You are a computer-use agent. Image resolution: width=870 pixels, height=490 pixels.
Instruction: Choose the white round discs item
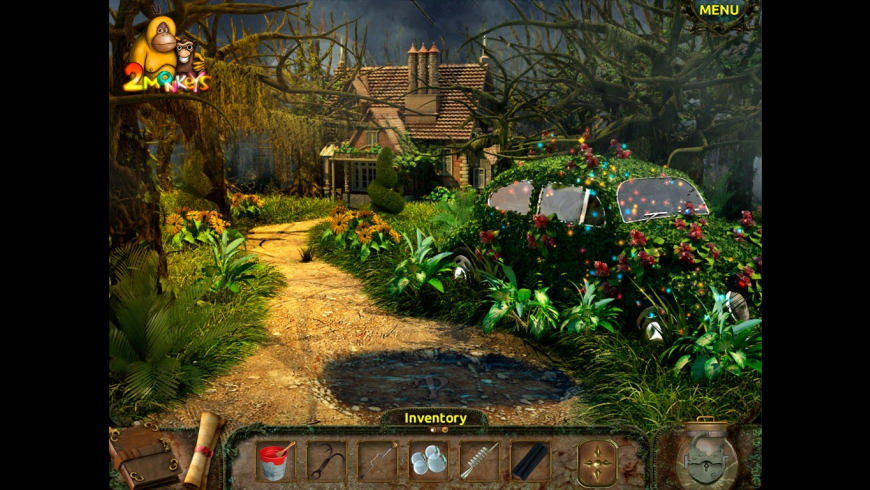point(428,462)
